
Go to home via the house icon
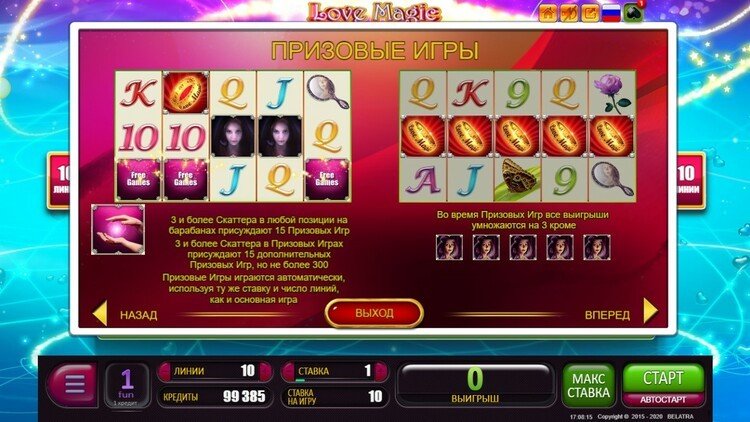pos(549,12)
